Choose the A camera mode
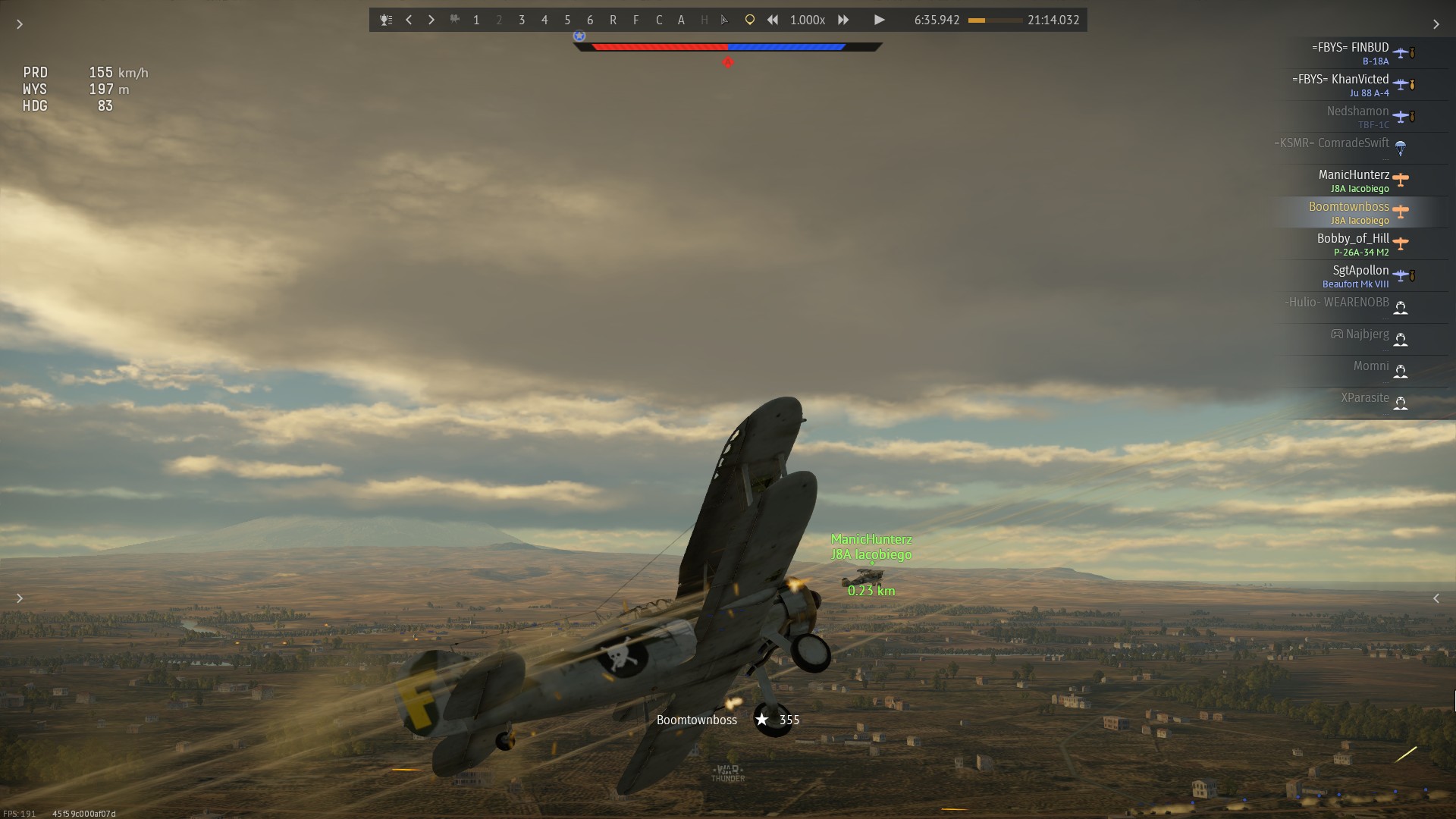The image size is (1456, 819). coord(681,20)
